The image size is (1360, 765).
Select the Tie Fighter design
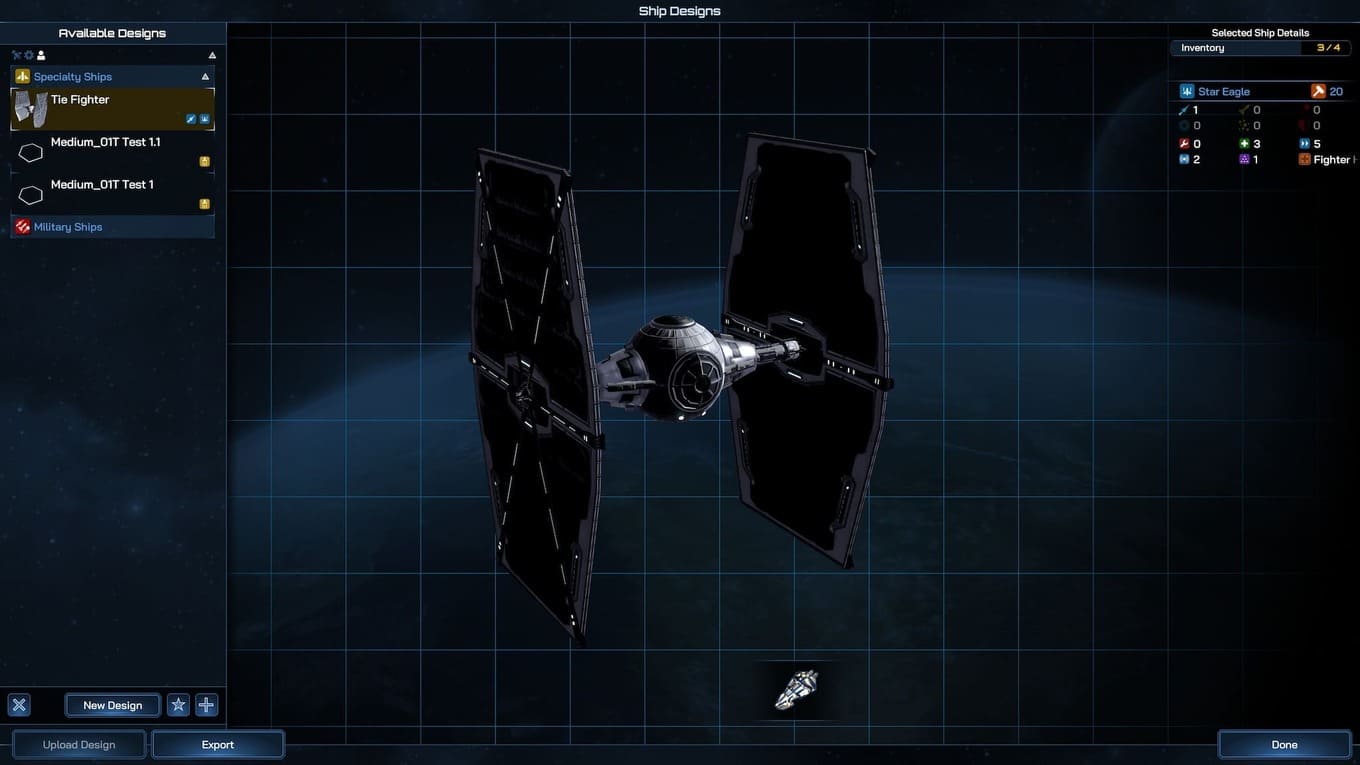pyautogui.click(x=112, y=108)
